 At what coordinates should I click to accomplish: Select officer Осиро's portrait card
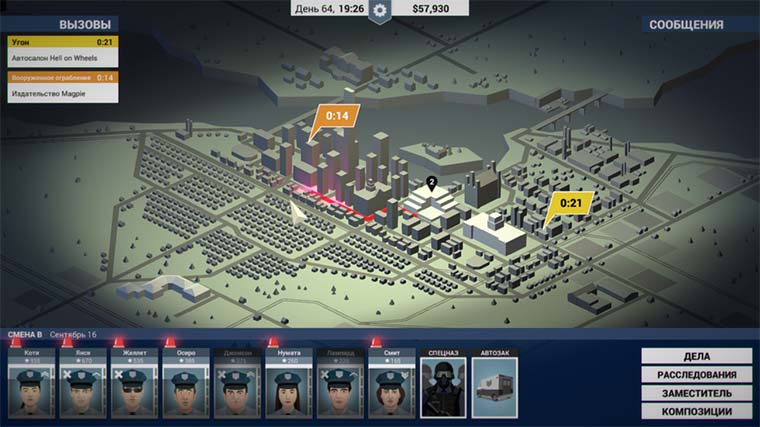[186, 384]
